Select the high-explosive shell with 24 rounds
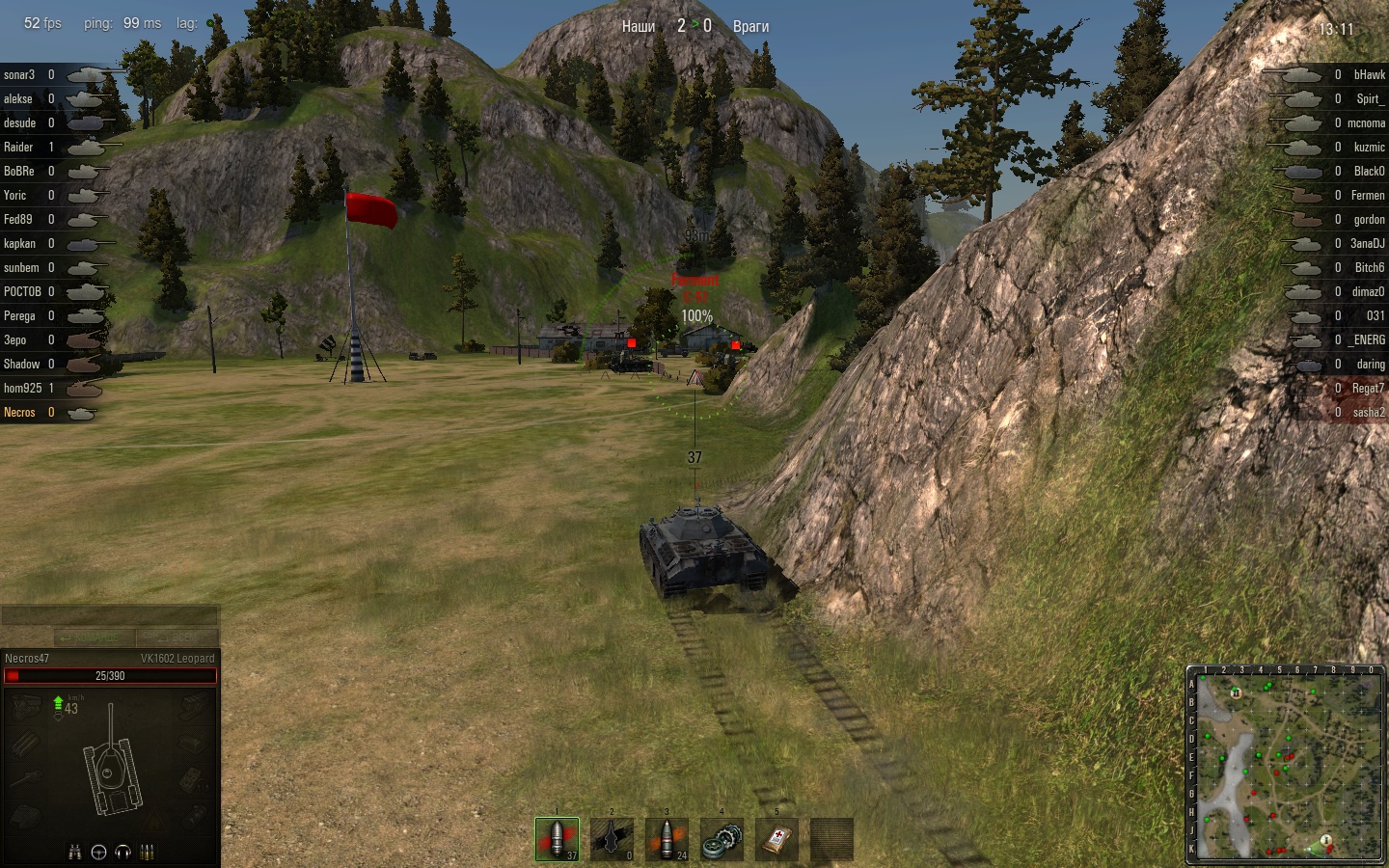Viewport: 1389px width, 868px height. point(667,839)
